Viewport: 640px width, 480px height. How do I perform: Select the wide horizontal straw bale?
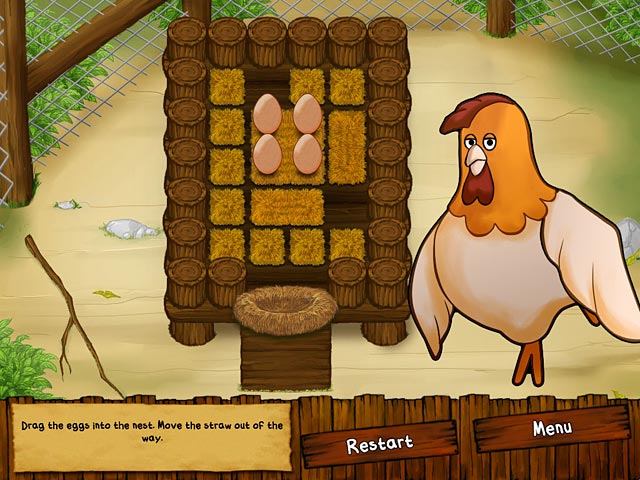click(x=287, y=206)
